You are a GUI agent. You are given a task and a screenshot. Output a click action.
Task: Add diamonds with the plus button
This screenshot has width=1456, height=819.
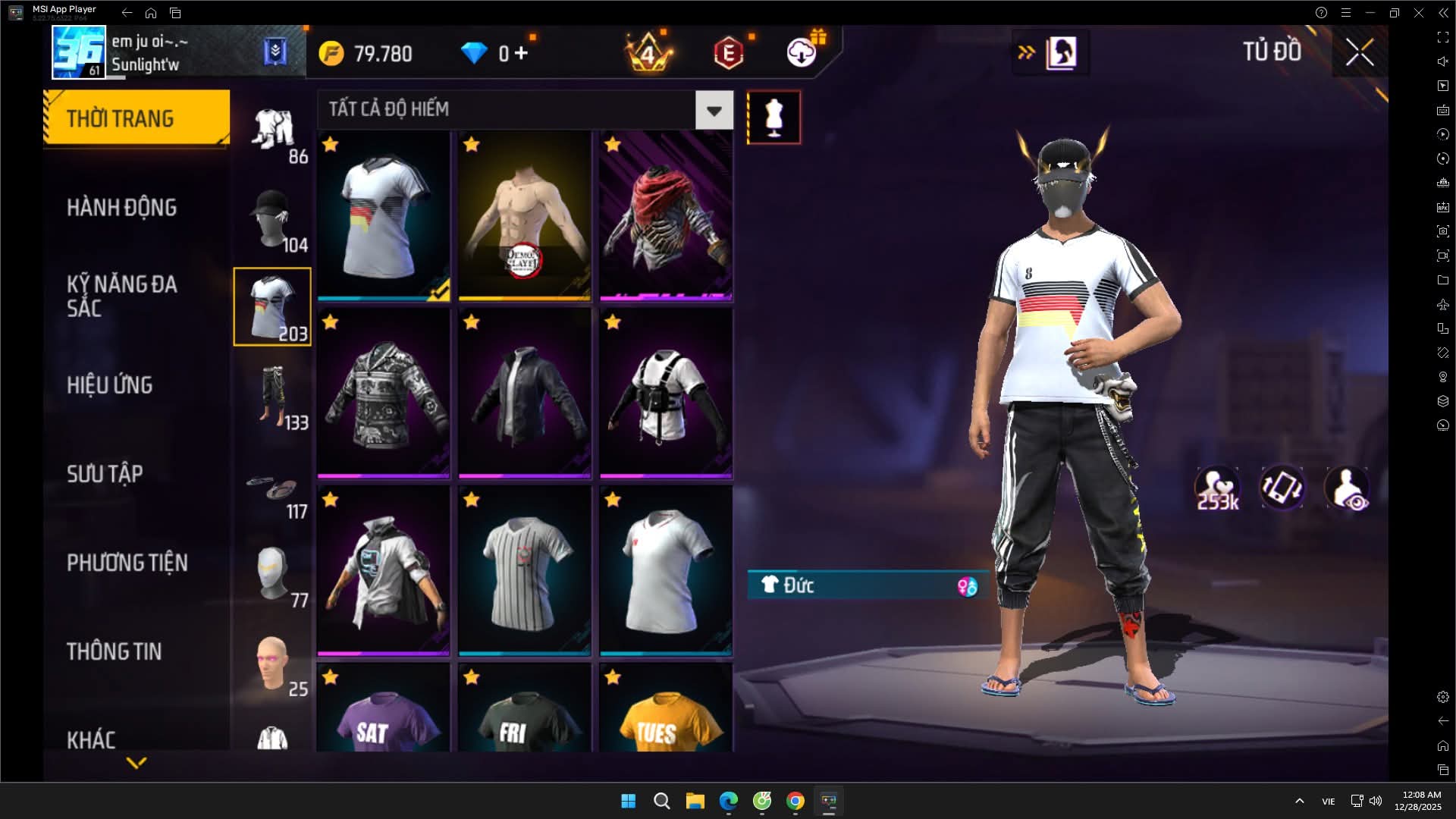pos(521,53)
